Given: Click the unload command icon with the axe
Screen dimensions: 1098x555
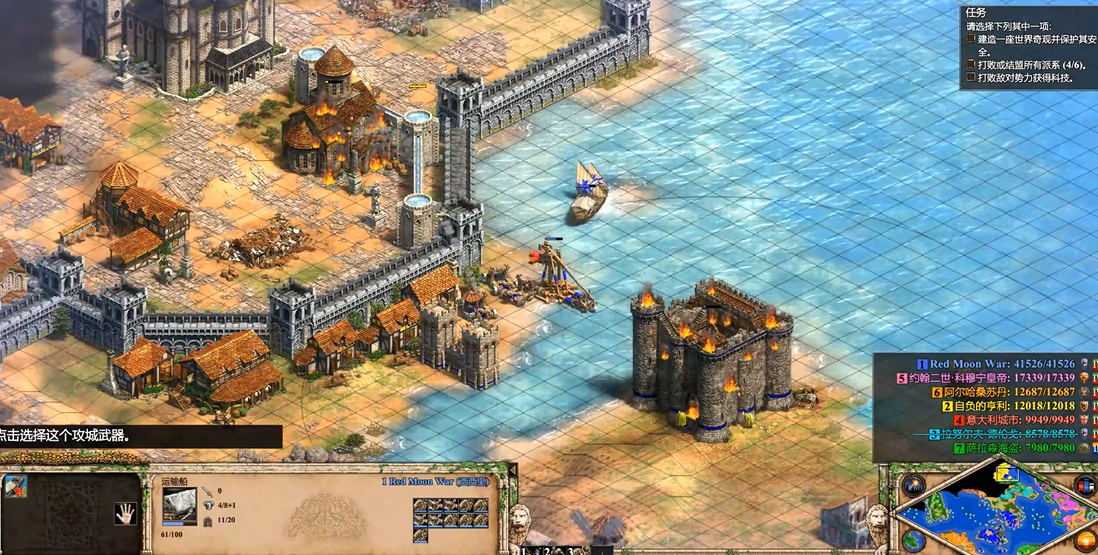Looking at the screenshot, I should coord(15,487).
